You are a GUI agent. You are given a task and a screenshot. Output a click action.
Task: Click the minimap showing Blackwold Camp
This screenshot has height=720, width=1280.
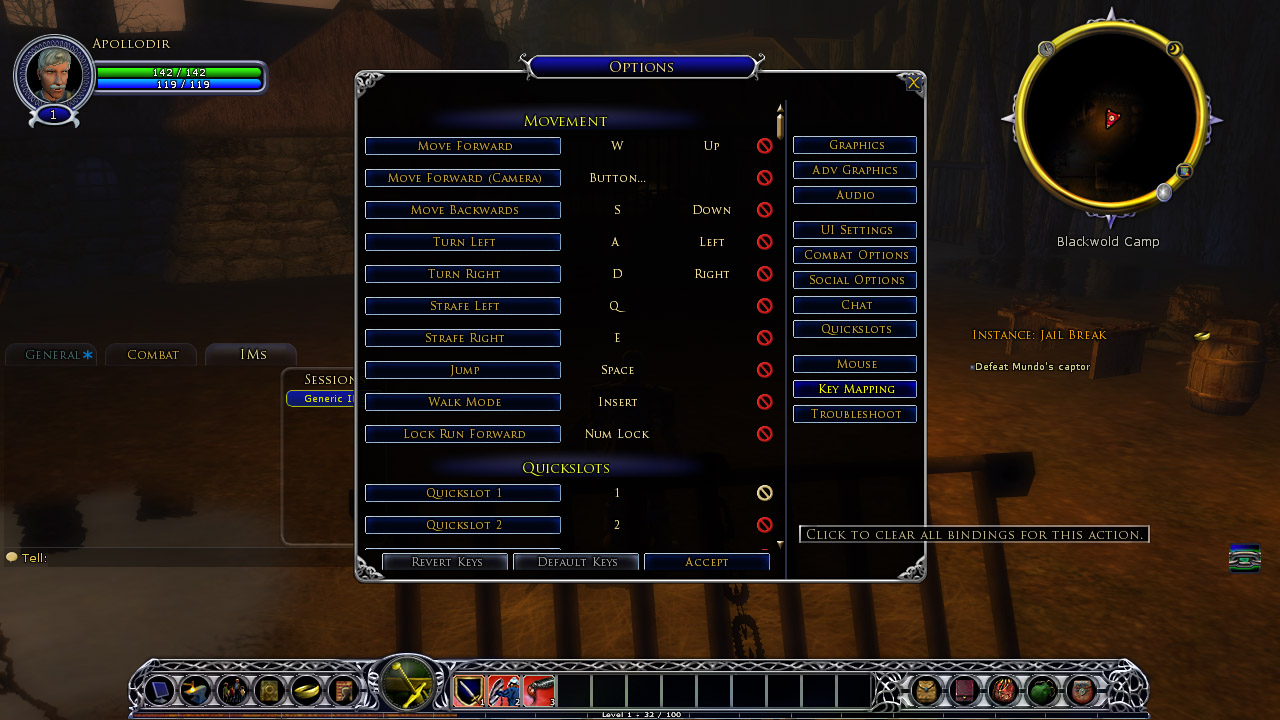[1108, 120]
